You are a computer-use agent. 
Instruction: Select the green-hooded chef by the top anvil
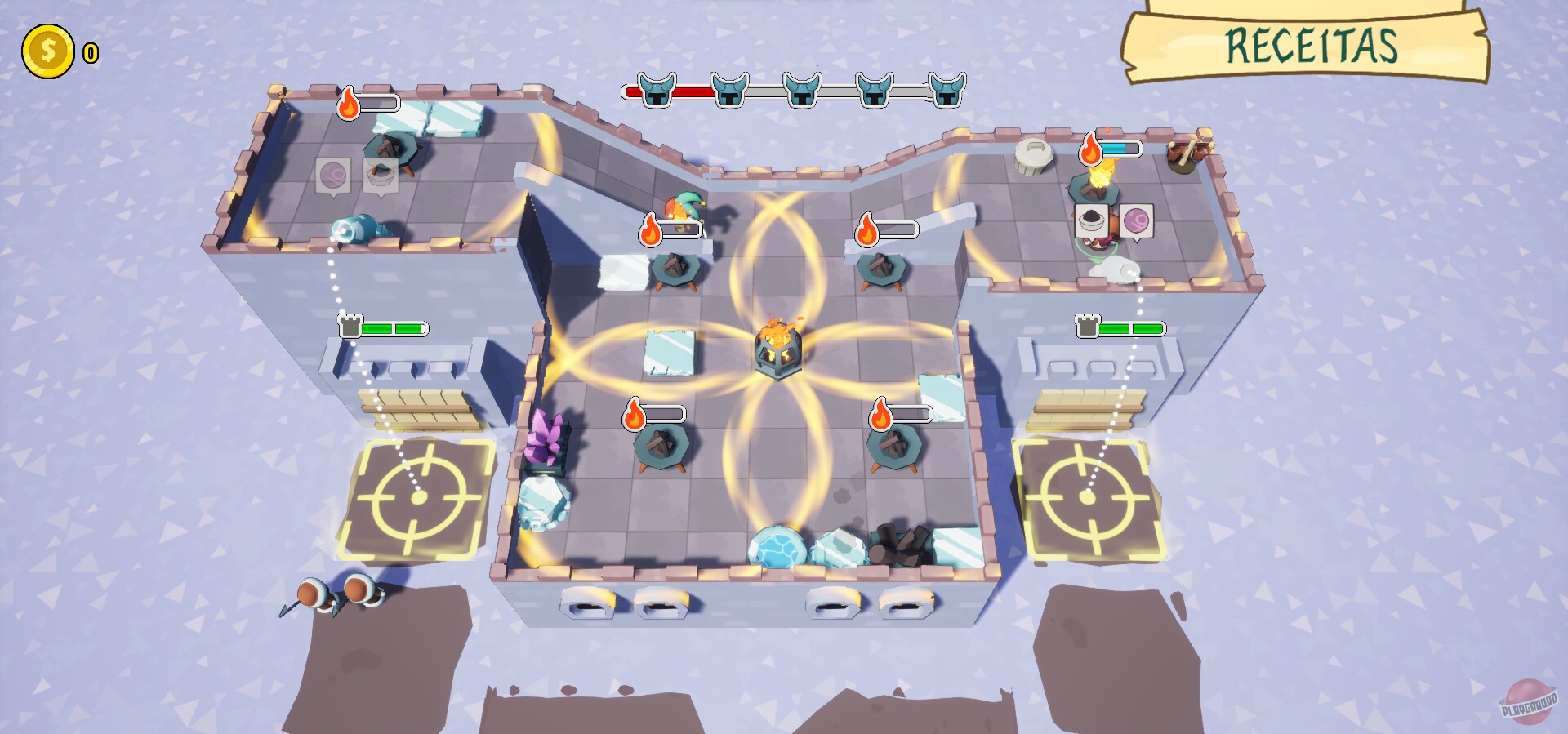pos(686,206)
